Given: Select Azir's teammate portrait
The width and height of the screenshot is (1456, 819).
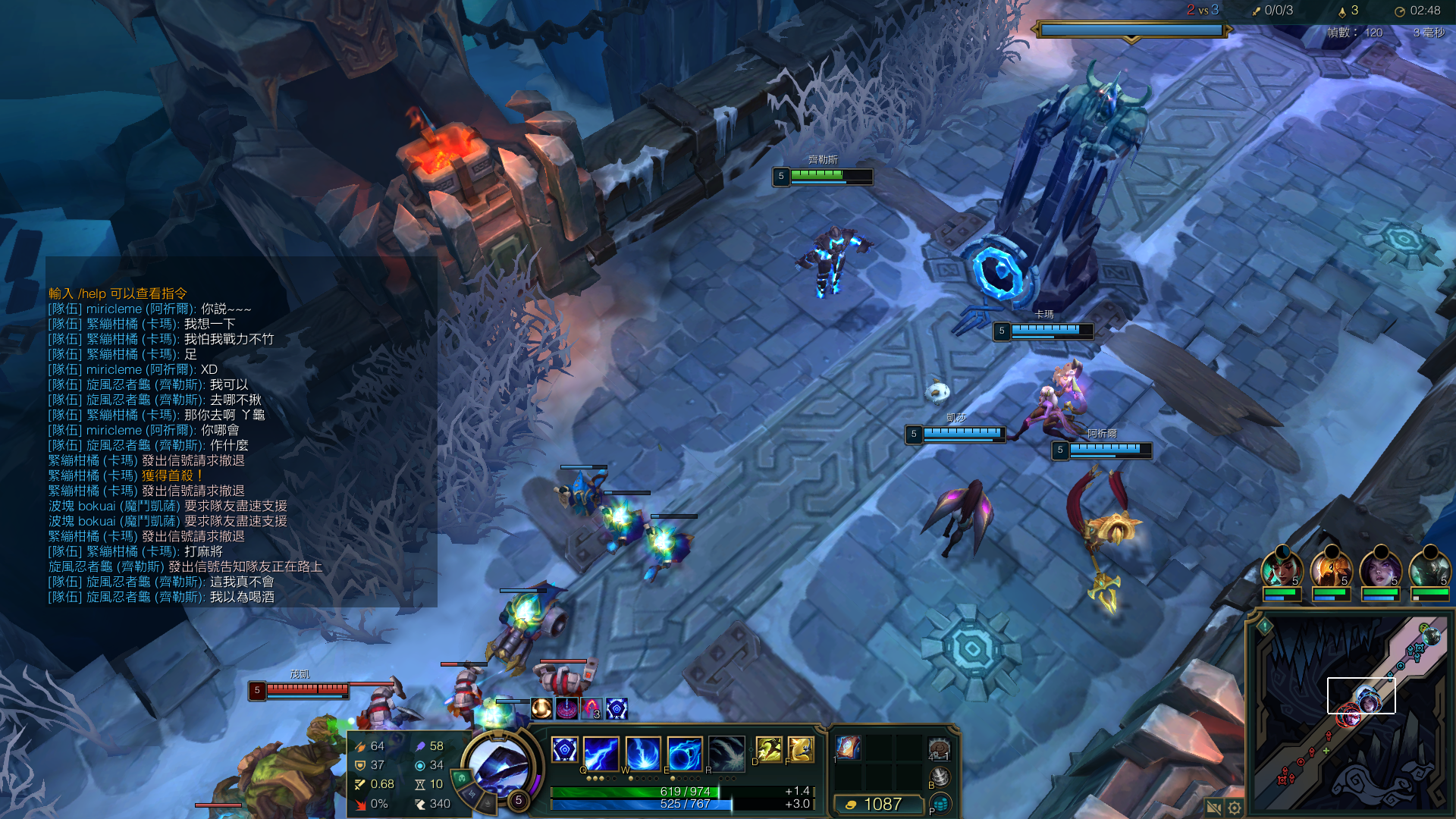Looking at the screenshot, I should click(x=1332, y=569).
